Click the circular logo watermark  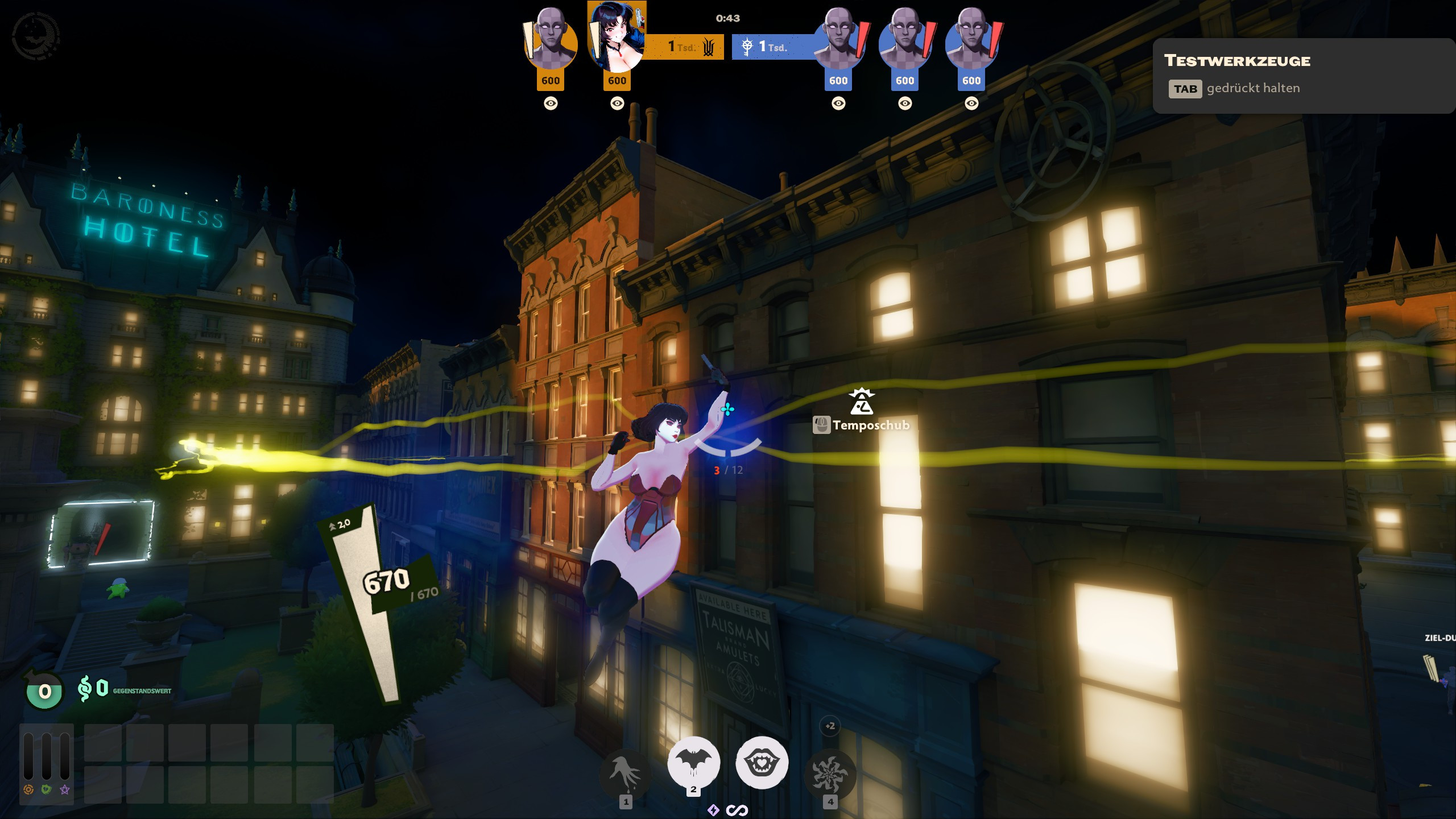coord(35,35)
